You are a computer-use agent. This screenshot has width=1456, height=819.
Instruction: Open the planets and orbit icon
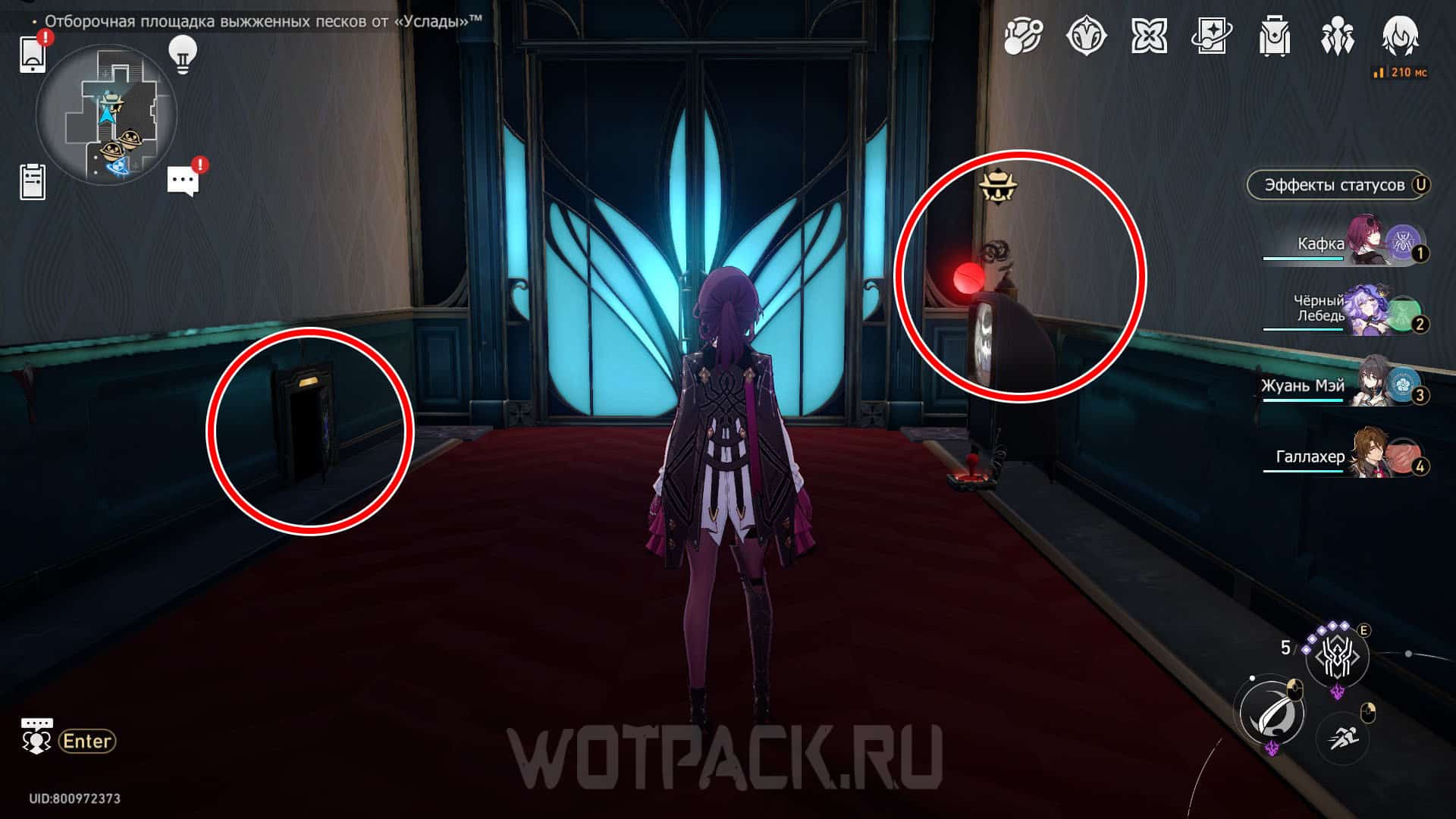(x=1023, y=36)
